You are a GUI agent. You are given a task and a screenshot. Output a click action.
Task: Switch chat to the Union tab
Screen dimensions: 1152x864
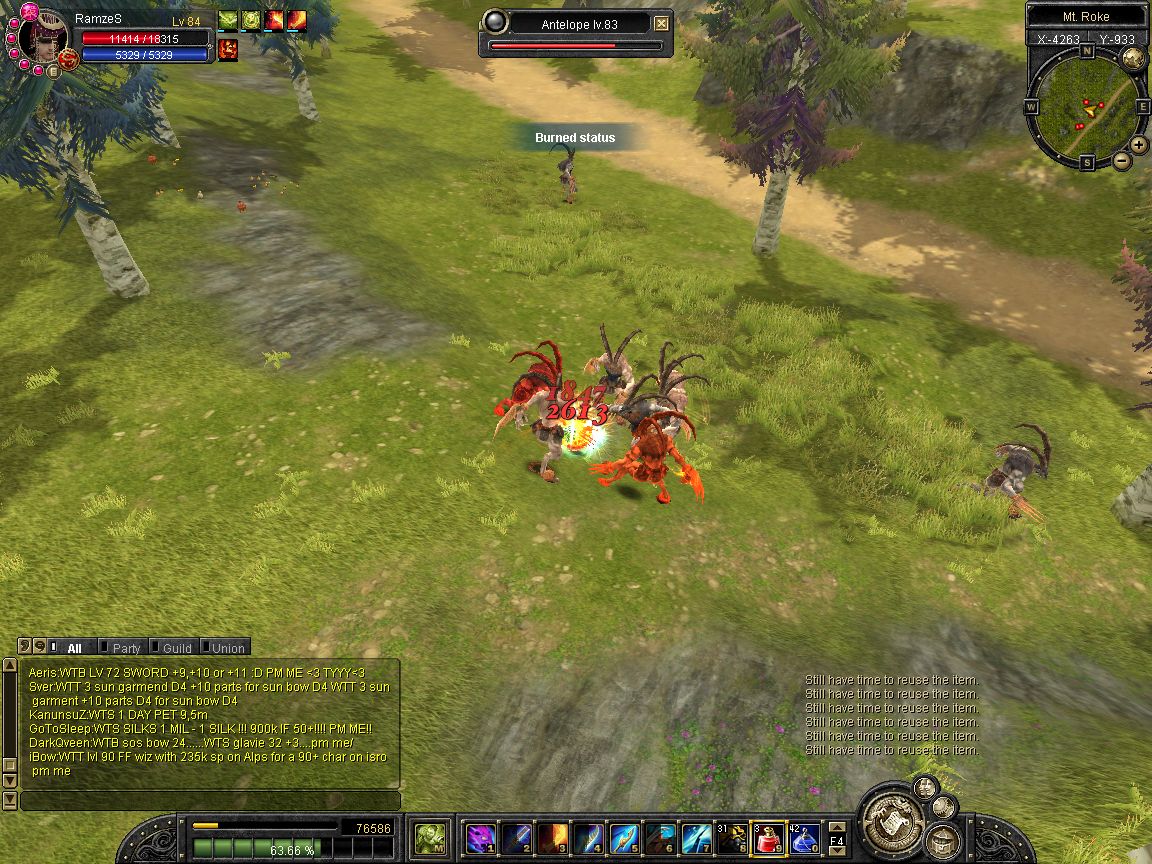tap(227, 648)
